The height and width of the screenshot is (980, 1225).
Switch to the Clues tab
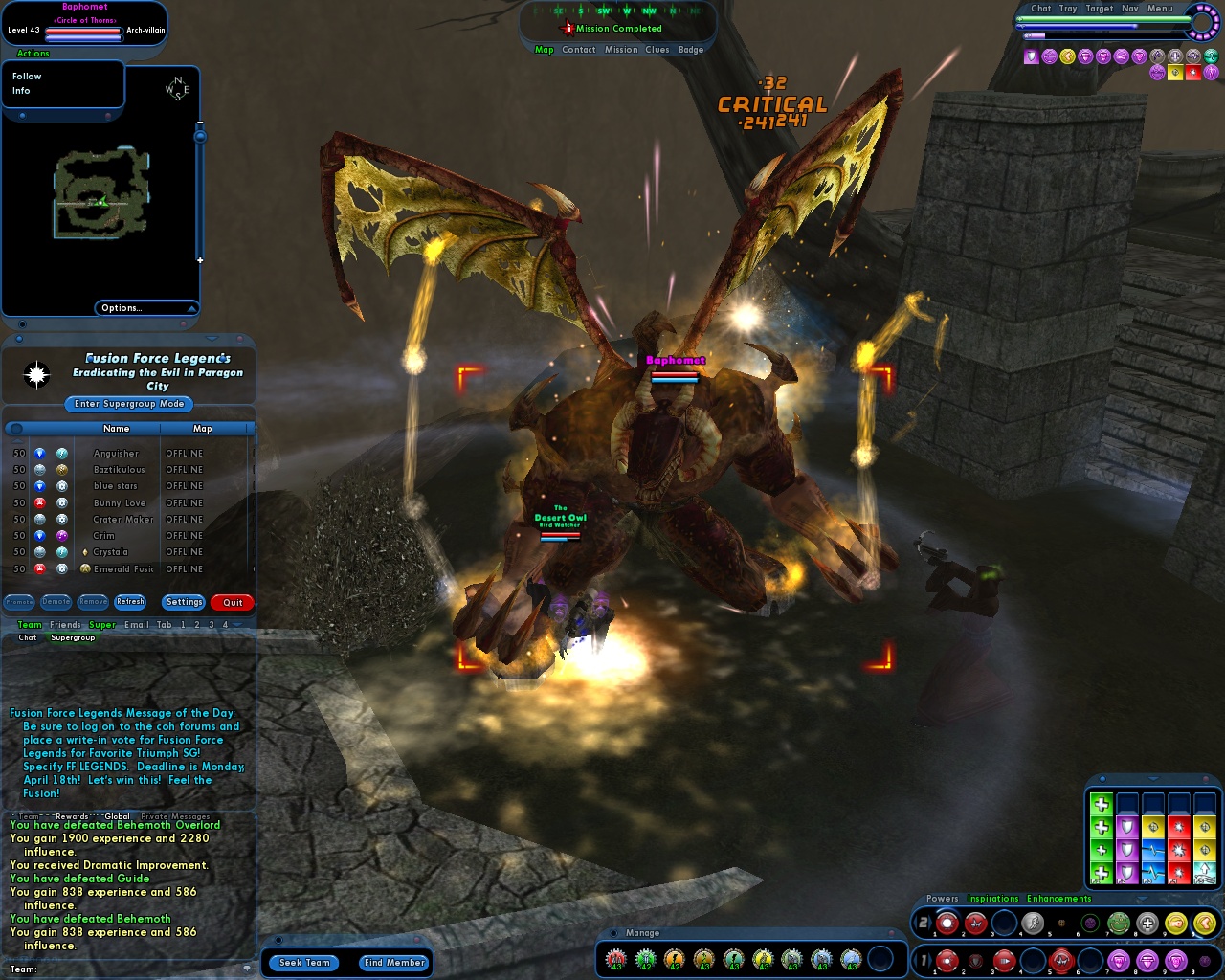(657, 49)
